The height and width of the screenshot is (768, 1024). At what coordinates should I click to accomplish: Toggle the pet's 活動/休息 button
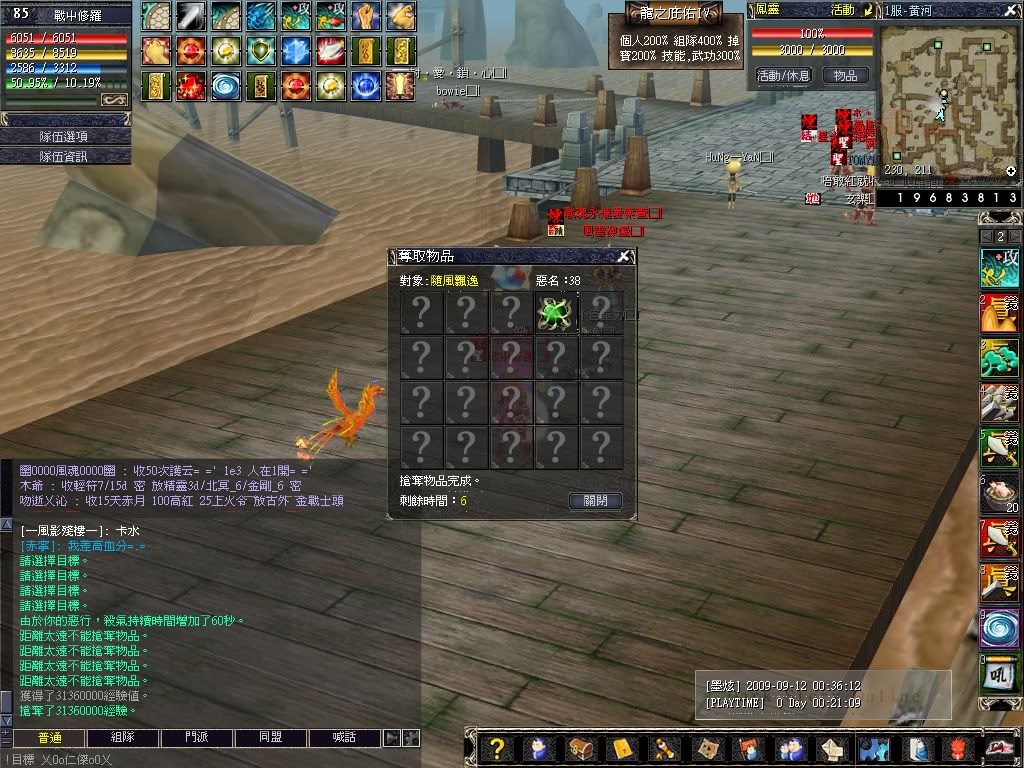783,75
